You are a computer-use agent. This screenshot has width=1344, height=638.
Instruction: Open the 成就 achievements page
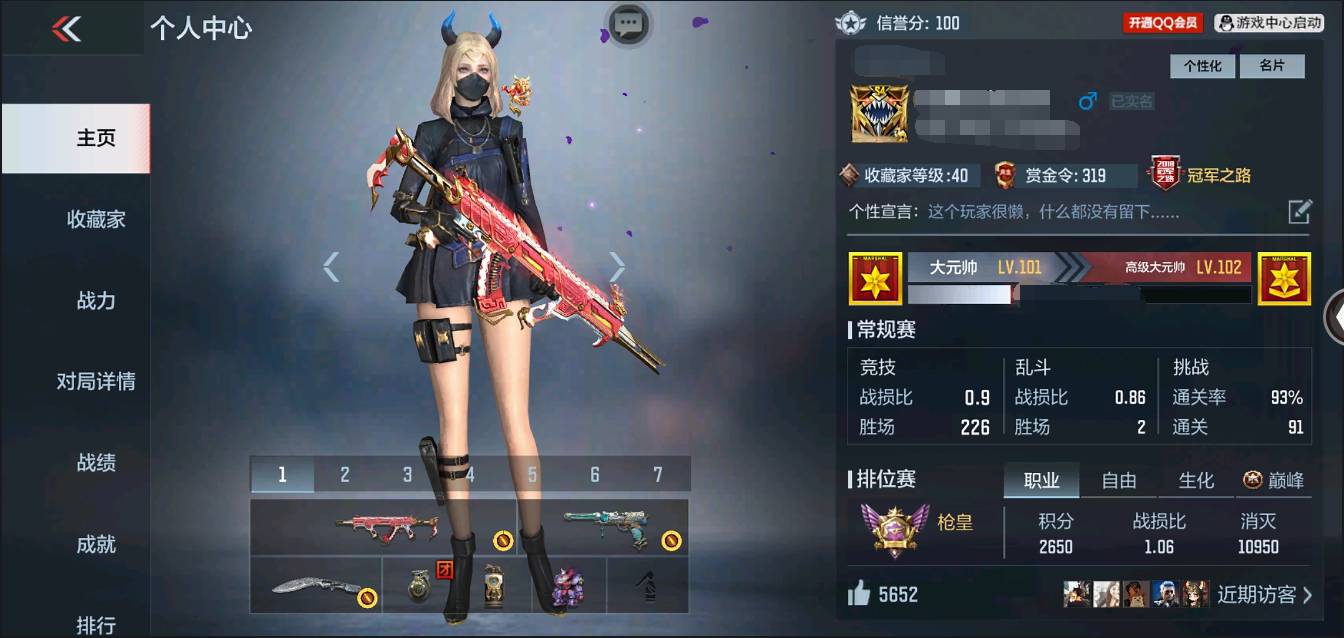point(96,544)
